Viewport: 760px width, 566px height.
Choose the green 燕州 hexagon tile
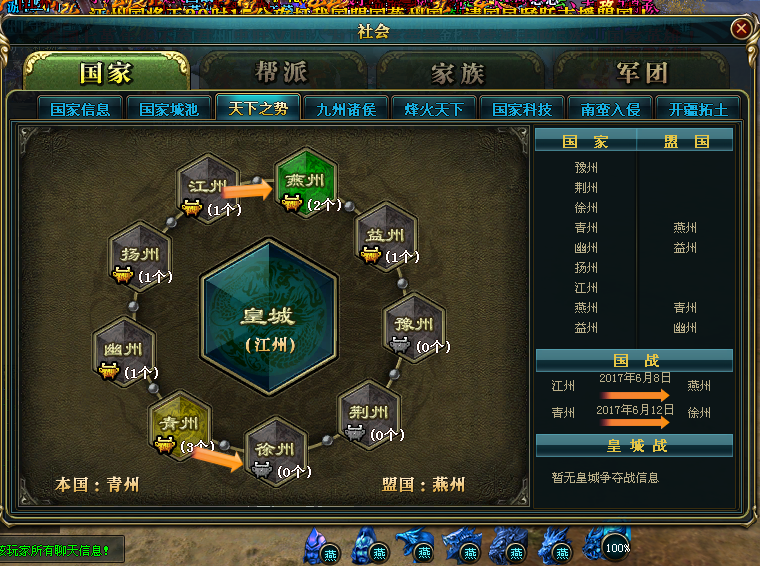306,182
